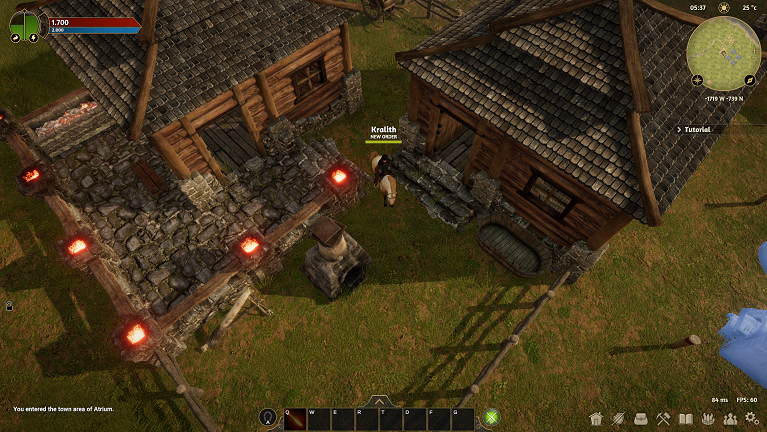Screen dimensions: 767x432
Task: Open the house building menu icon
Action: click(x=597, y=418)
